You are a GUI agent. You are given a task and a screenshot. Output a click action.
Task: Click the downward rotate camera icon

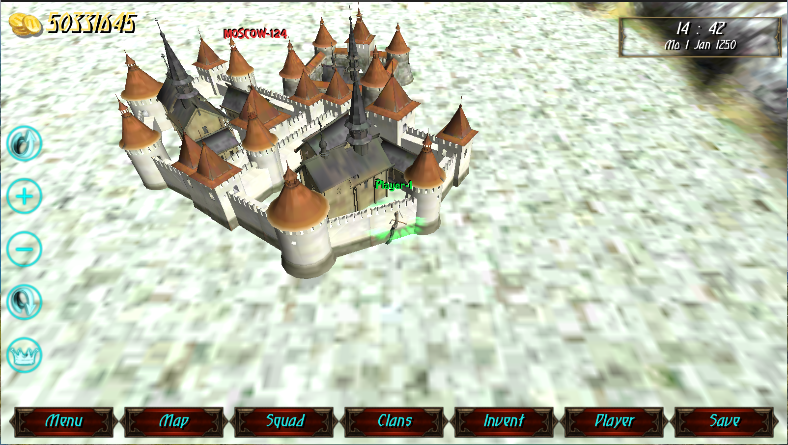pos(24,300)
